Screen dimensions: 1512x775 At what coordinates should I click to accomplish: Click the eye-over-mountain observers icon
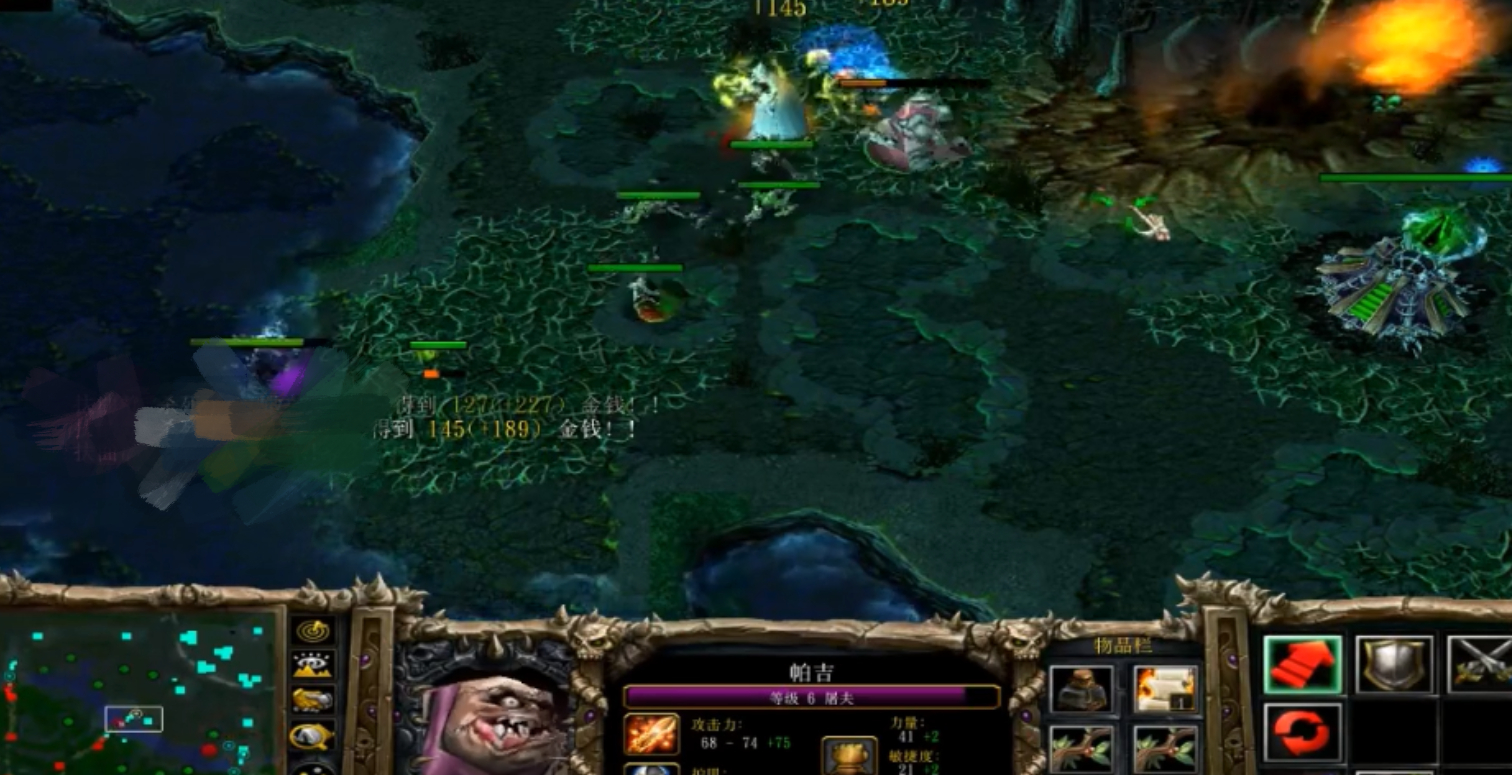point(314,665)
